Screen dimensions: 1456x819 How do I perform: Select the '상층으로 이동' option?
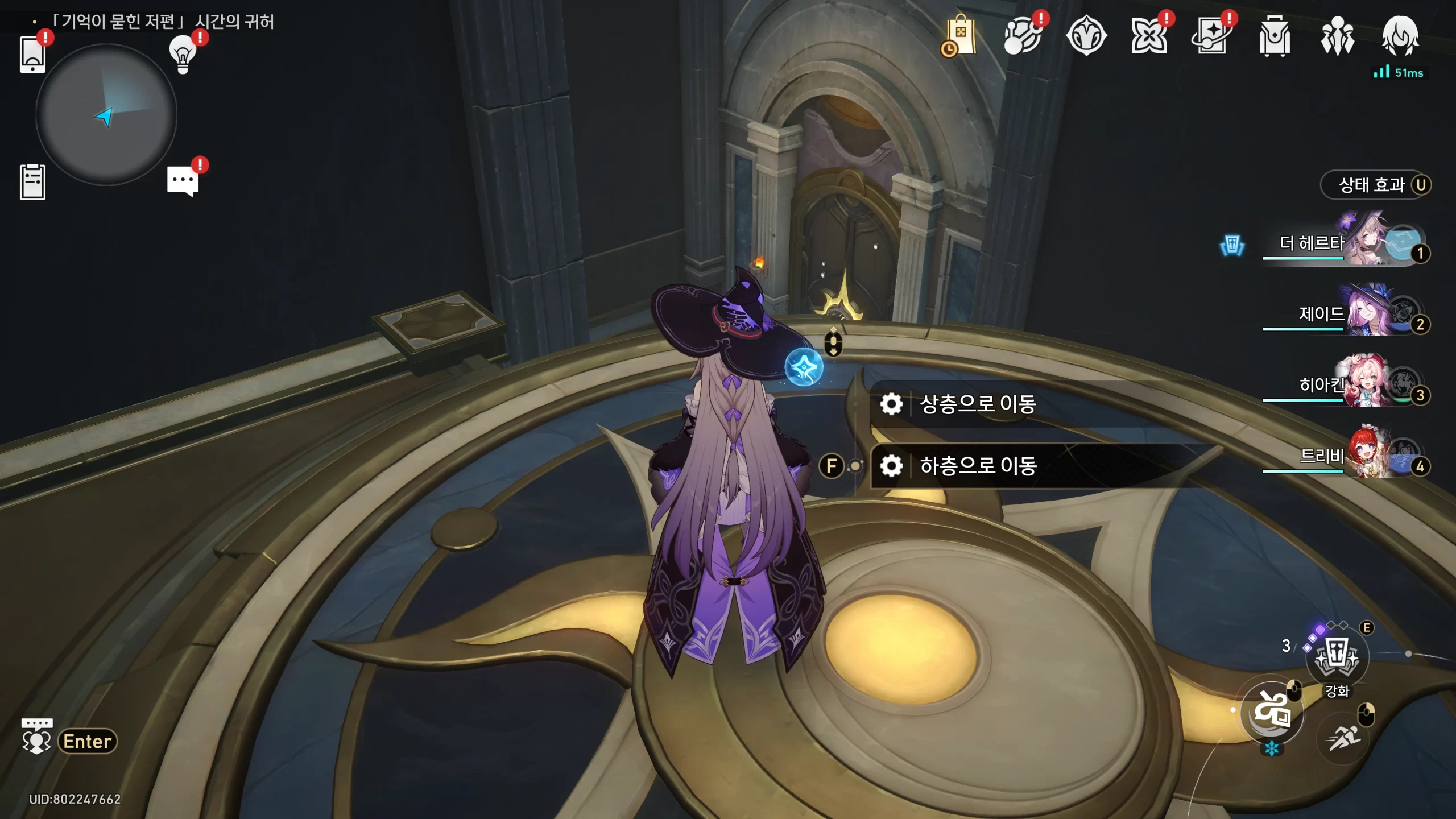pyautogui.click(x=977, y=404)
